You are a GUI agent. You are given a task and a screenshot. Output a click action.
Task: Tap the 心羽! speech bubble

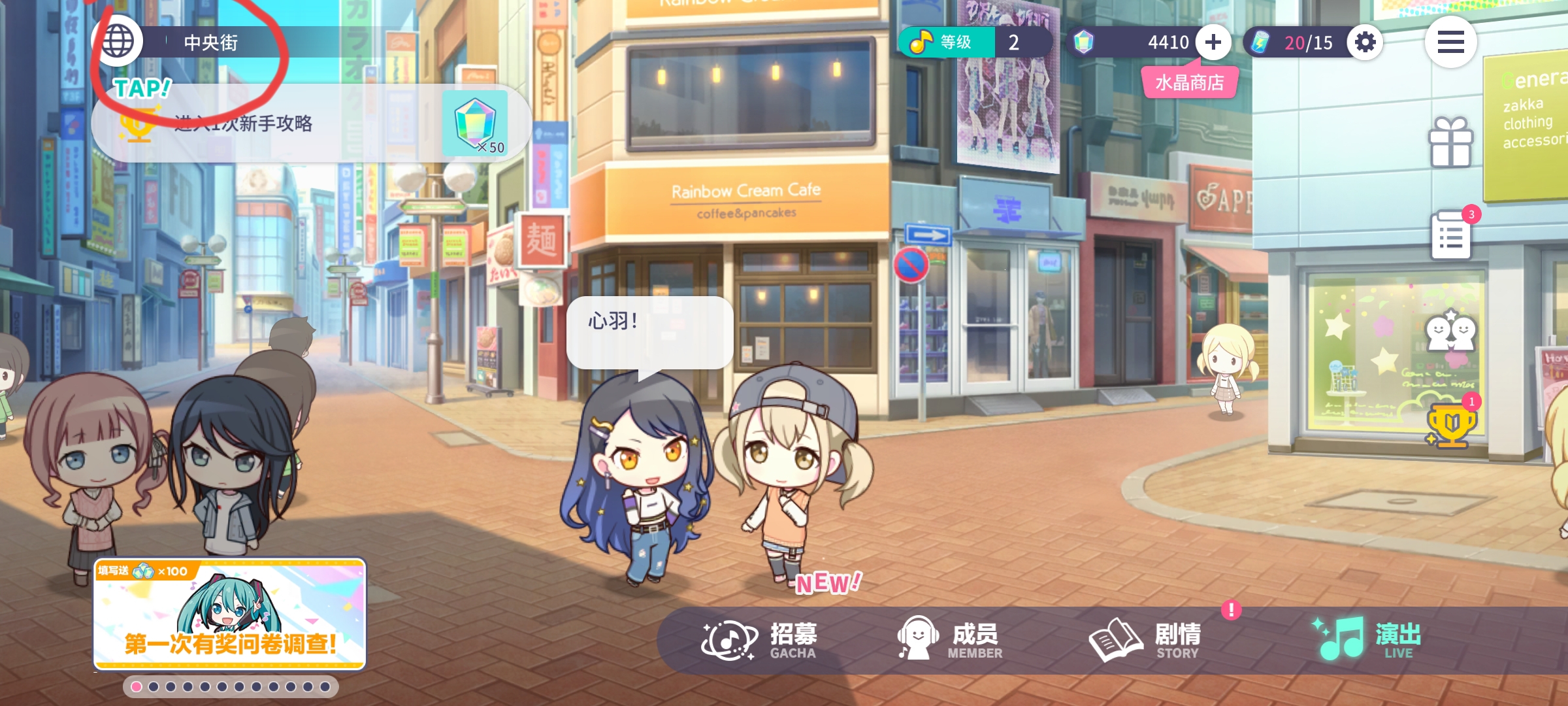[x=649, y=332]
